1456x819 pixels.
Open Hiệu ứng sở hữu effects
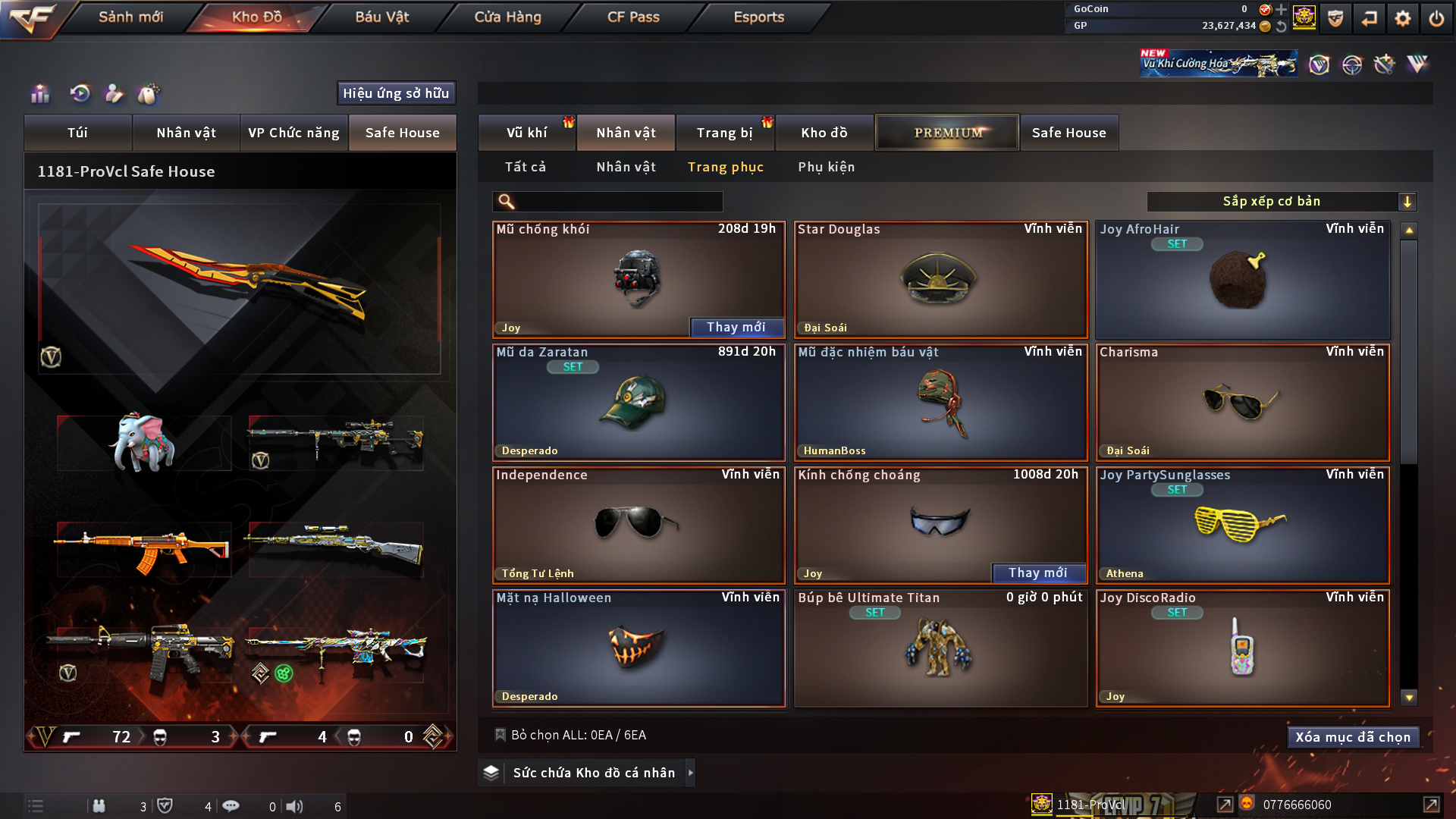coord(396,93)
